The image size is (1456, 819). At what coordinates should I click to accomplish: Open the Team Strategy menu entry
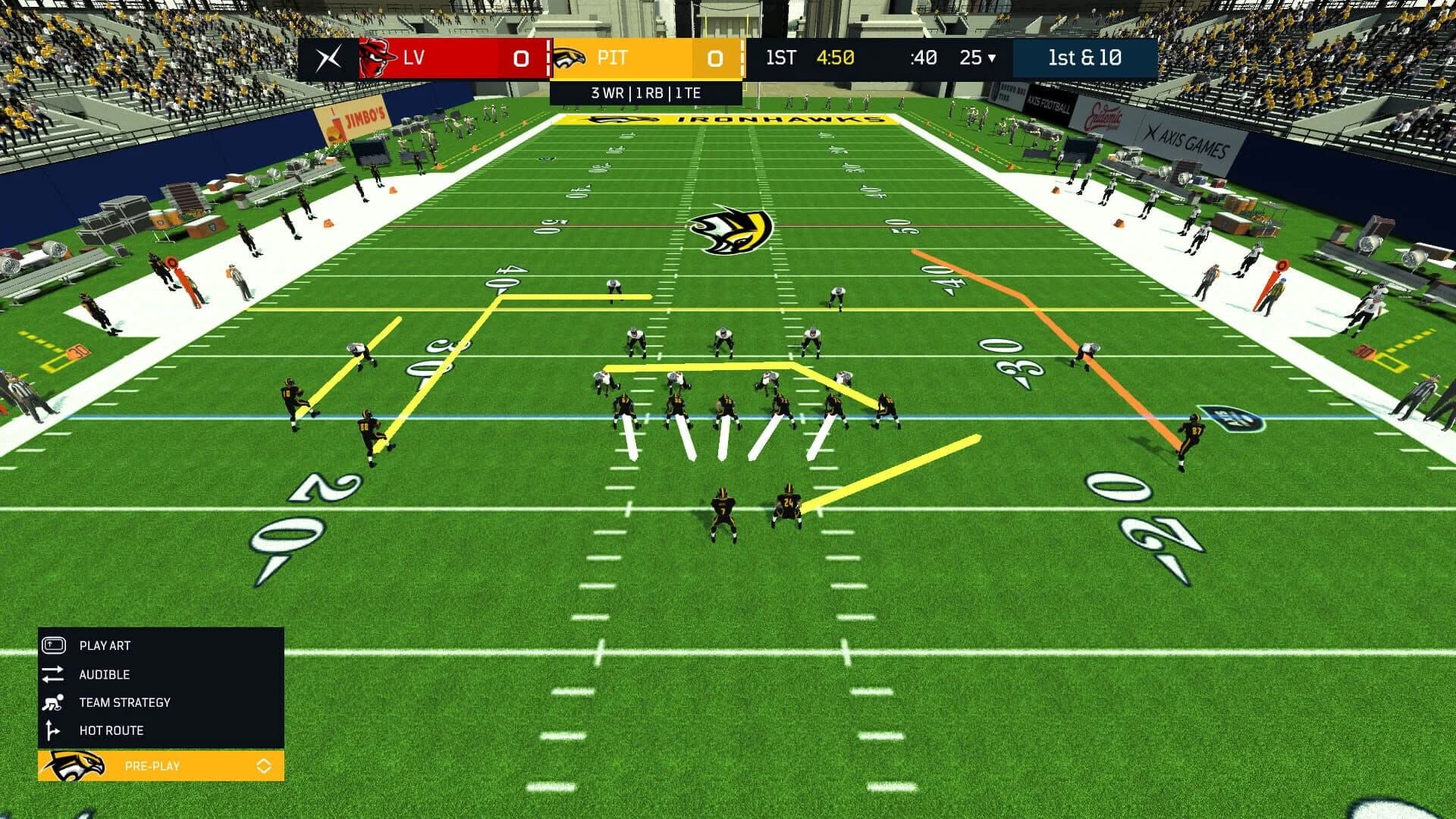(124, 702)
